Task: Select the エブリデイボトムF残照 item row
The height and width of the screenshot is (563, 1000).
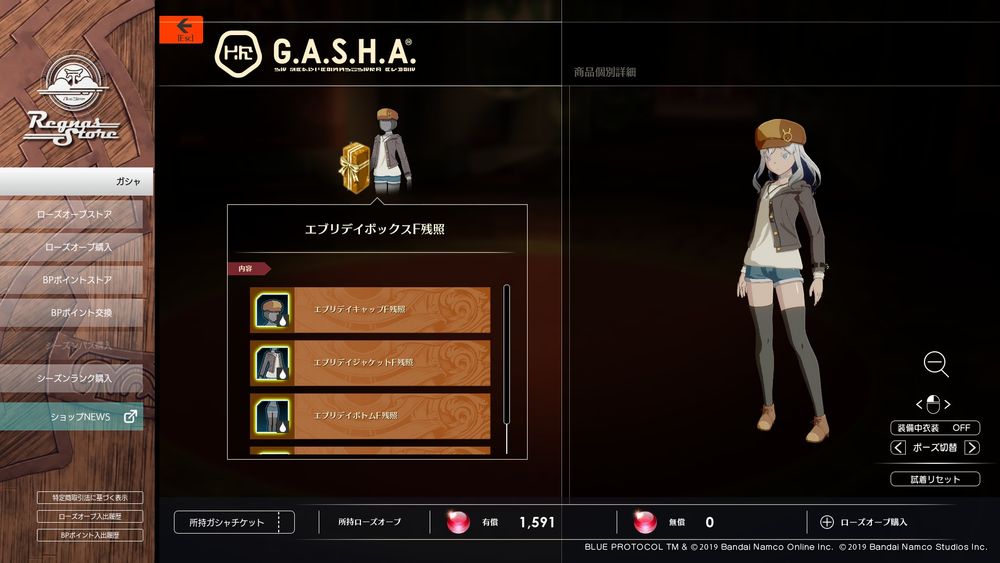Action: [370, 415]
